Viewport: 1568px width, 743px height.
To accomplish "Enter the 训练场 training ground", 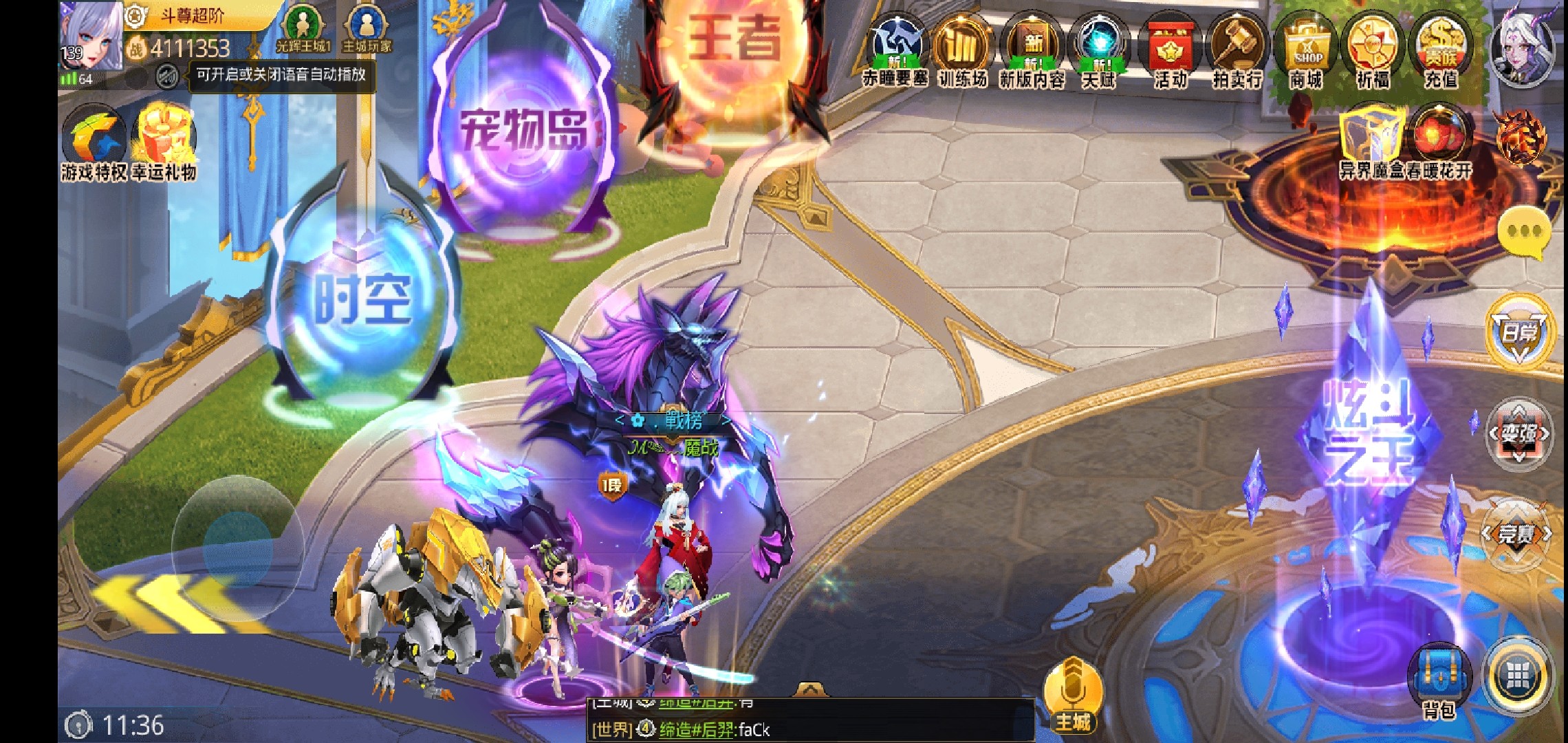I will (963, 52).
